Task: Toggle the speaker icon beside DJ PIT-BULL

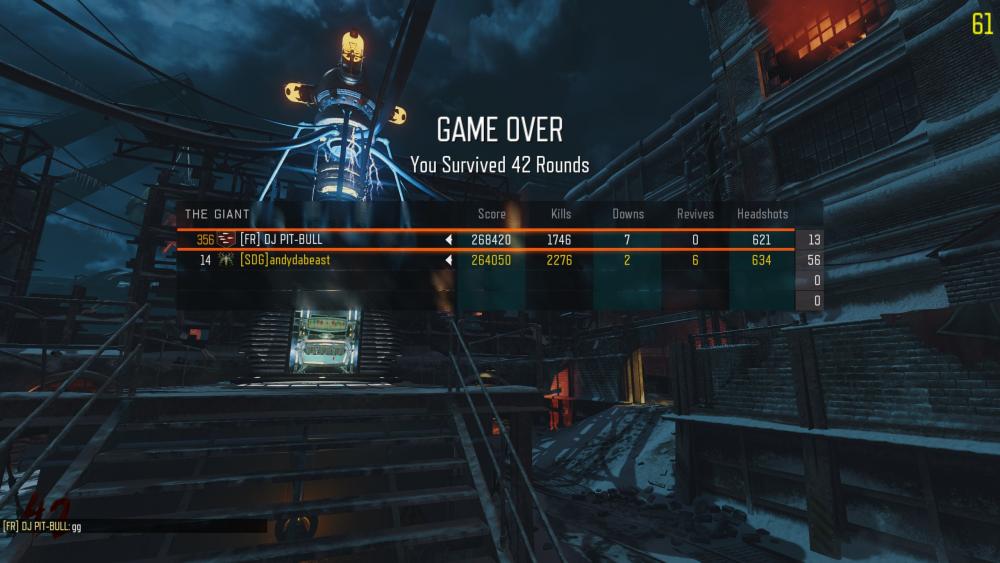Action: [449, 240]
